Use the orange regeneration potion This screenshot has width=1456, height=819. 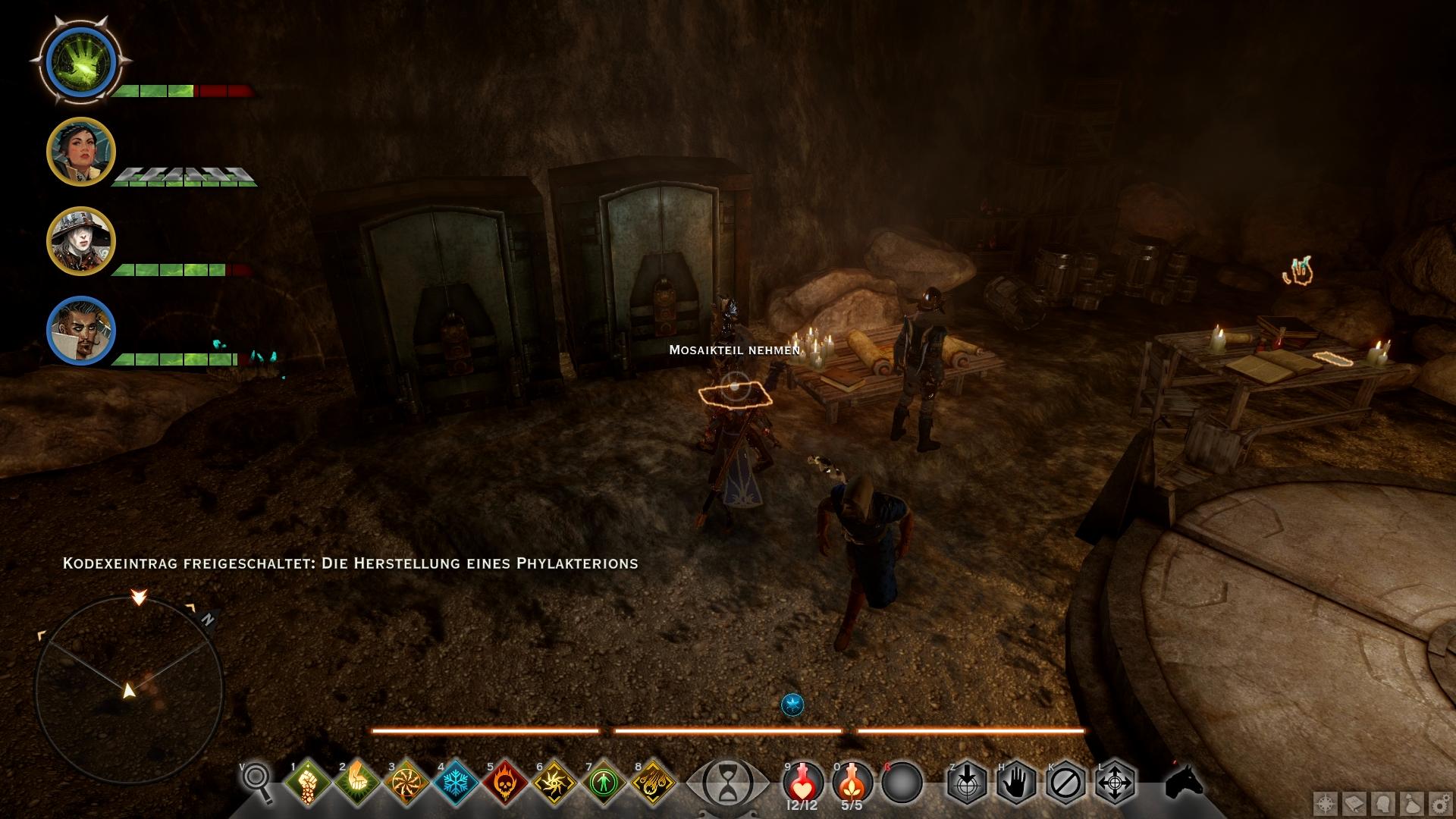tap(852, 781)
